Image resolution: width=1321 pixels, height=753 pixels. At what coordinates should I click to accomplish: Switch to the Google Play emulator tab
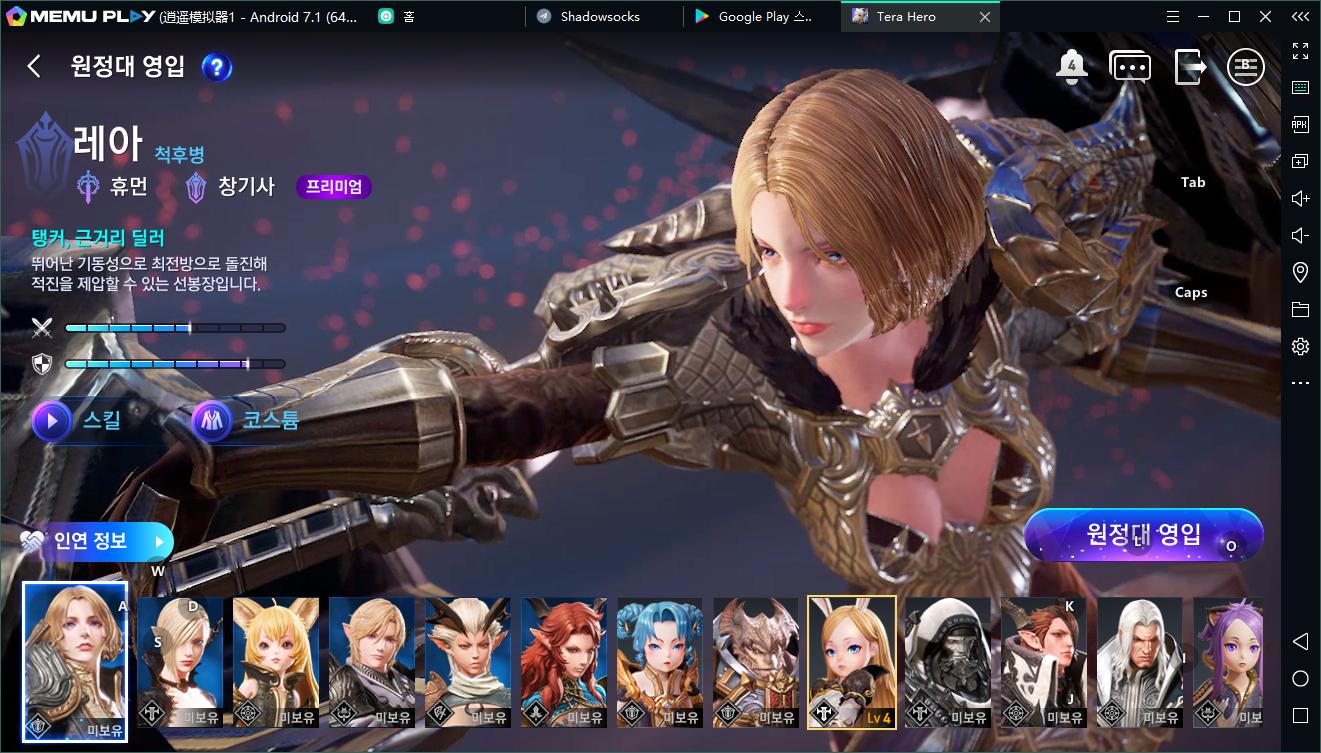tap(764, 17)
